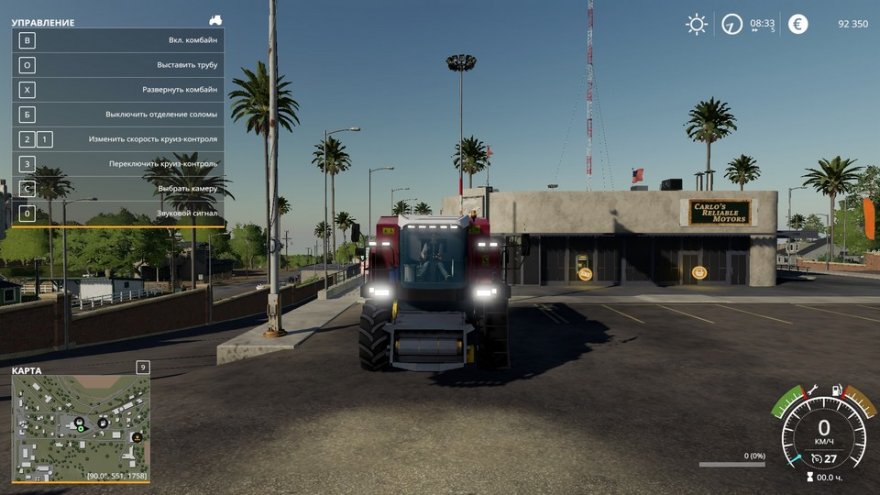Screen dimensions: 880x495
Task: Select the game clock icon
Action: (733, 24)
